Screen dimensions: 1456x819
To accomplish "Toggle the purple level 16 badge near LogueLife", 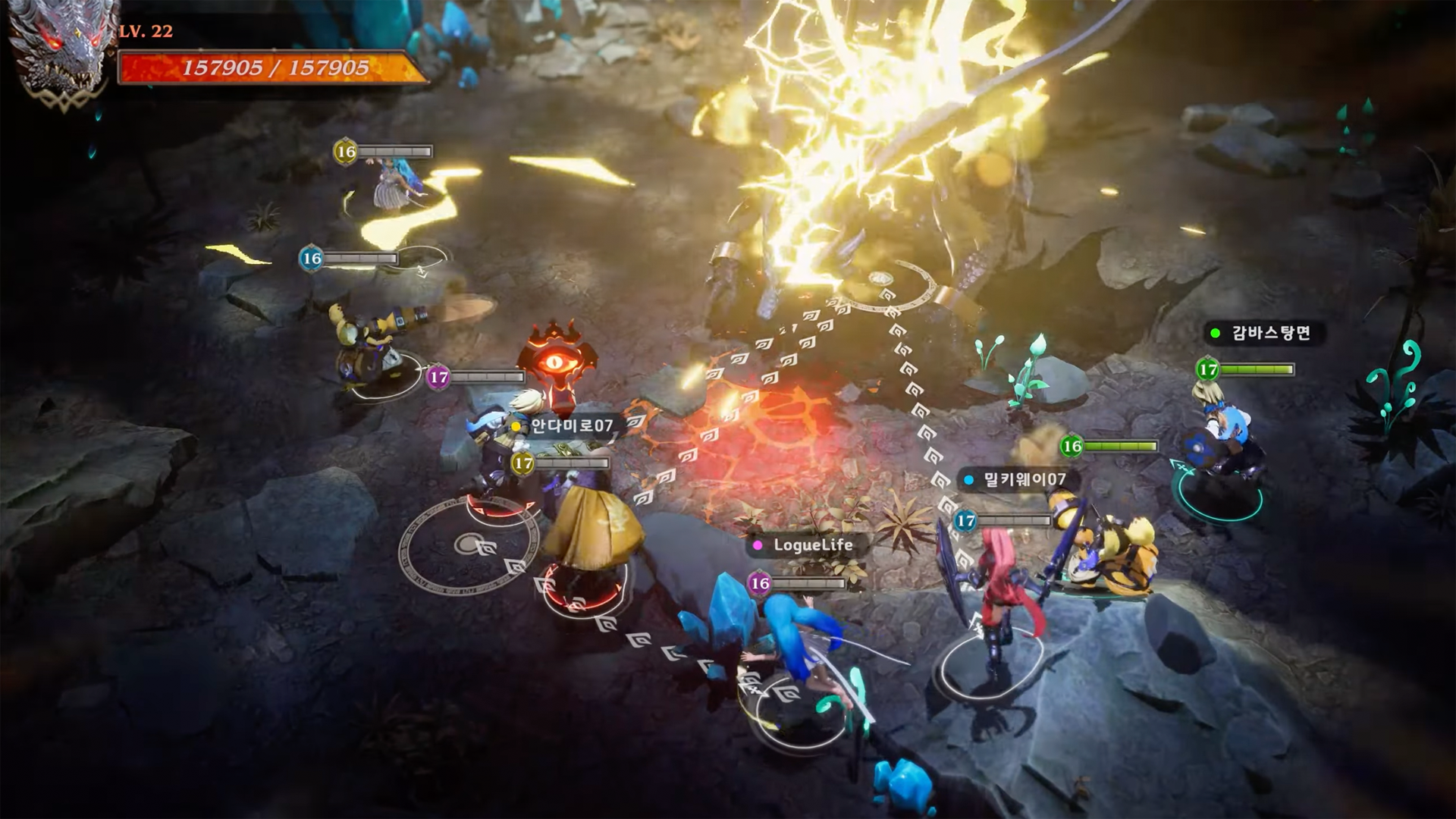I will tap(758, 584).
